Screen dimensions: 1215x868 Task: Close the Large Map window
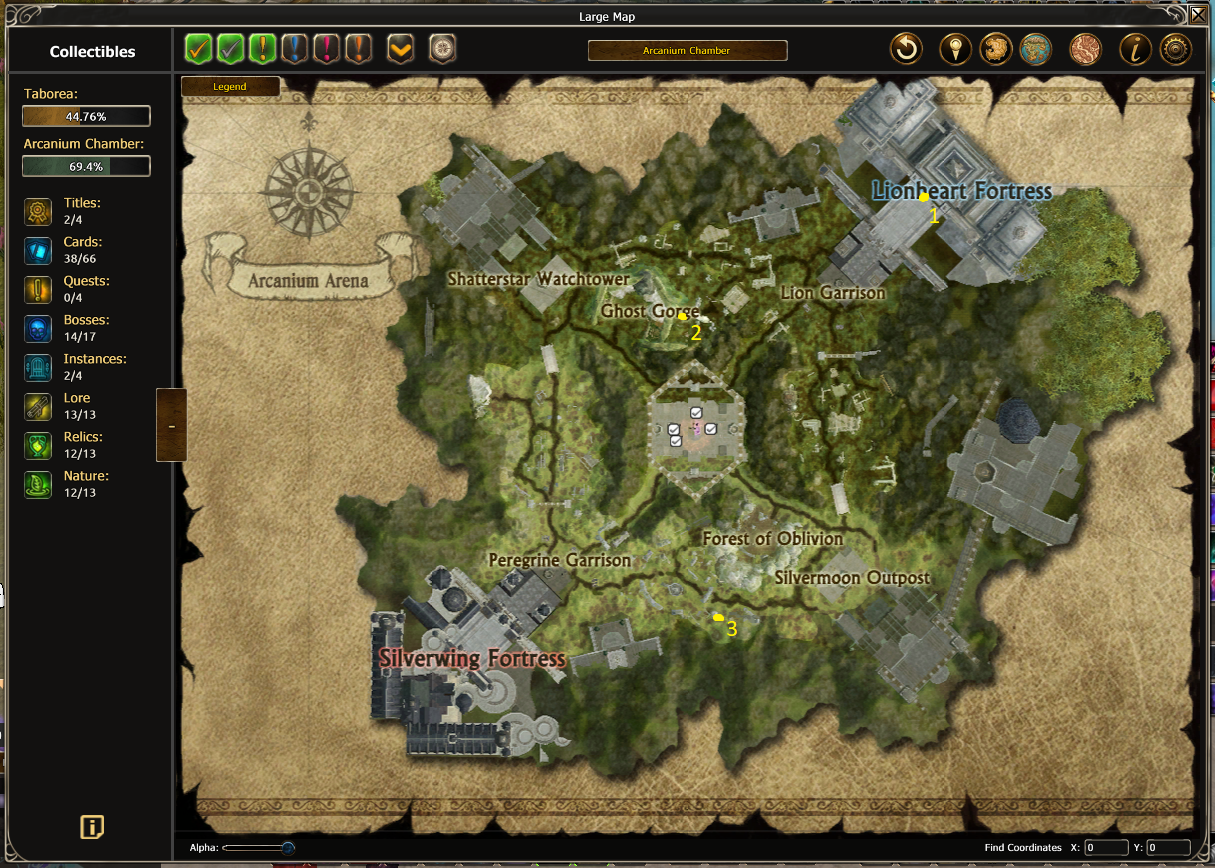coord(1198,14)
